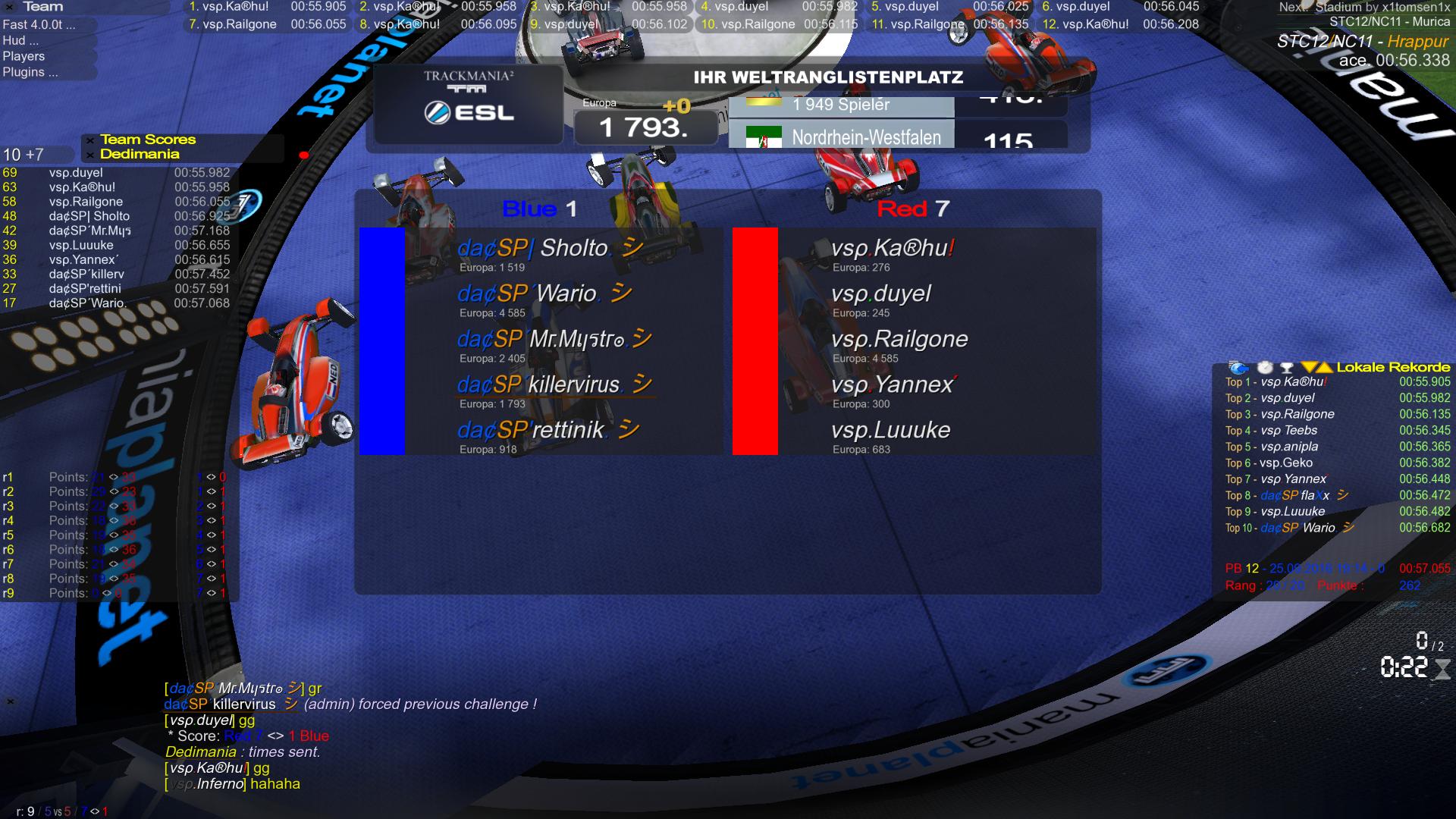Click the trophy icon above local records

coord(1286,368)
